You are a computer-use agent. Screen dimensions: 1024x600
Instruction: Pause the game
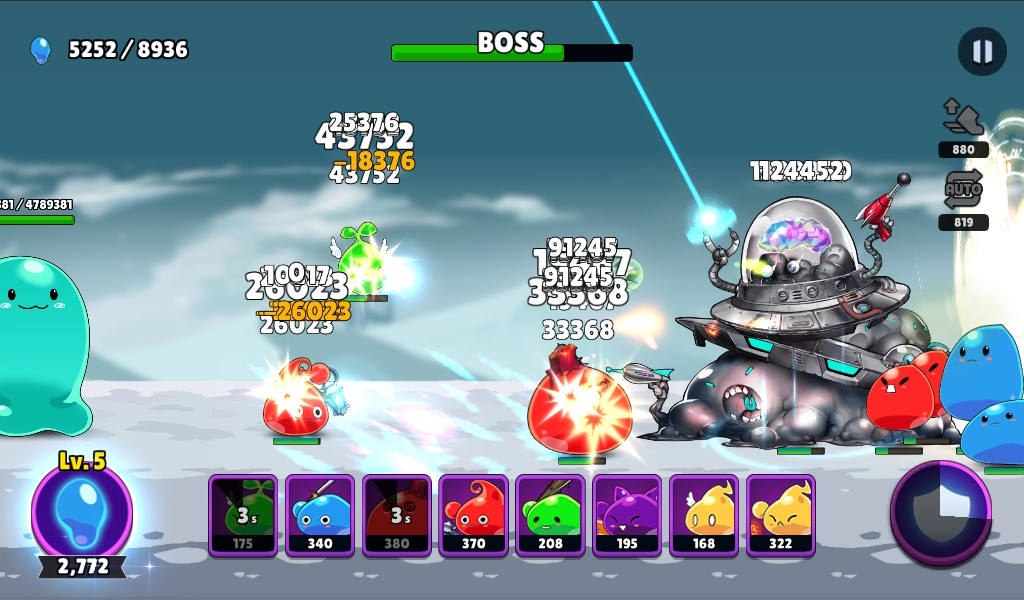click(x=982, y=51)
